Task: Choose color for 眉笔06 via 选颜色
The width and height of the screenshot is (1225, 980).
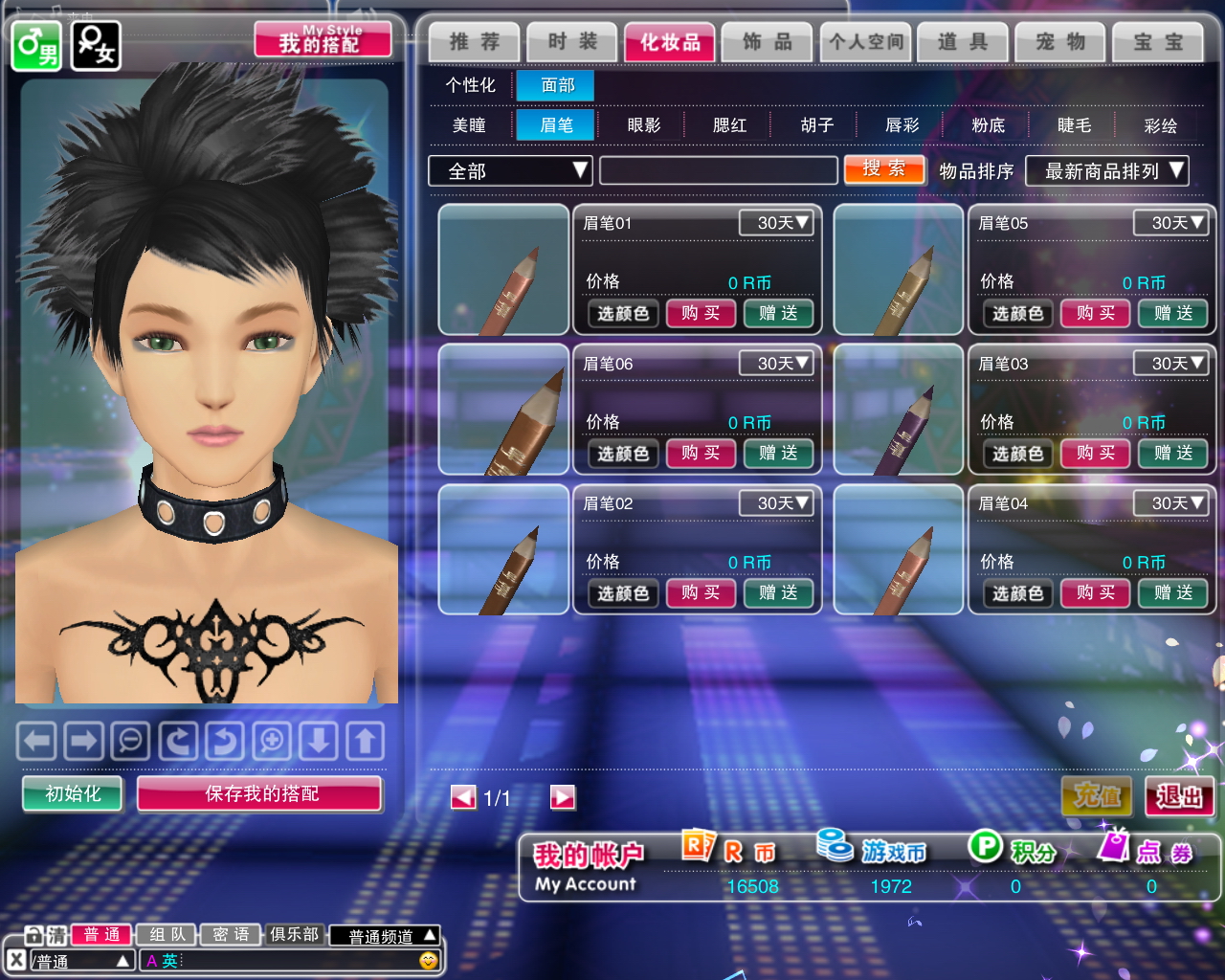Action: (623, 454)
